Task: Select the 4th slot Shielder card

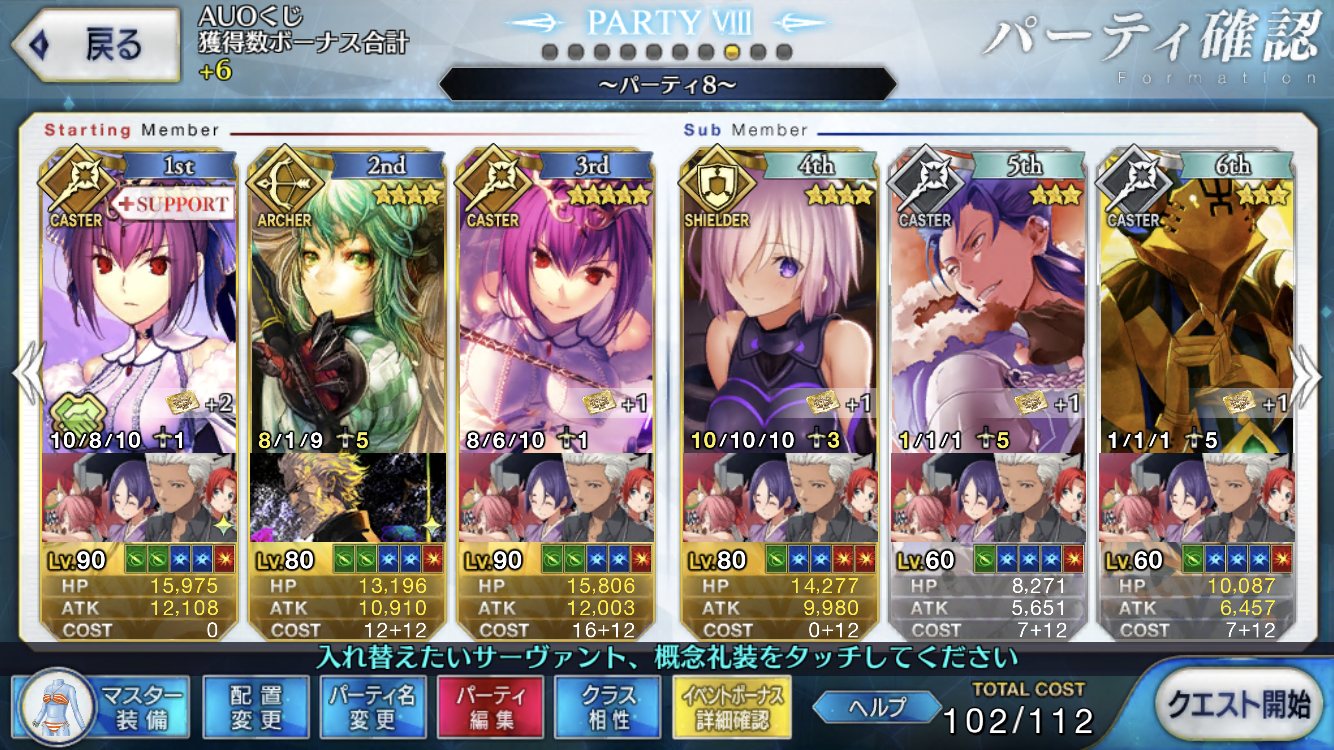Action: (x=779, y=310)
